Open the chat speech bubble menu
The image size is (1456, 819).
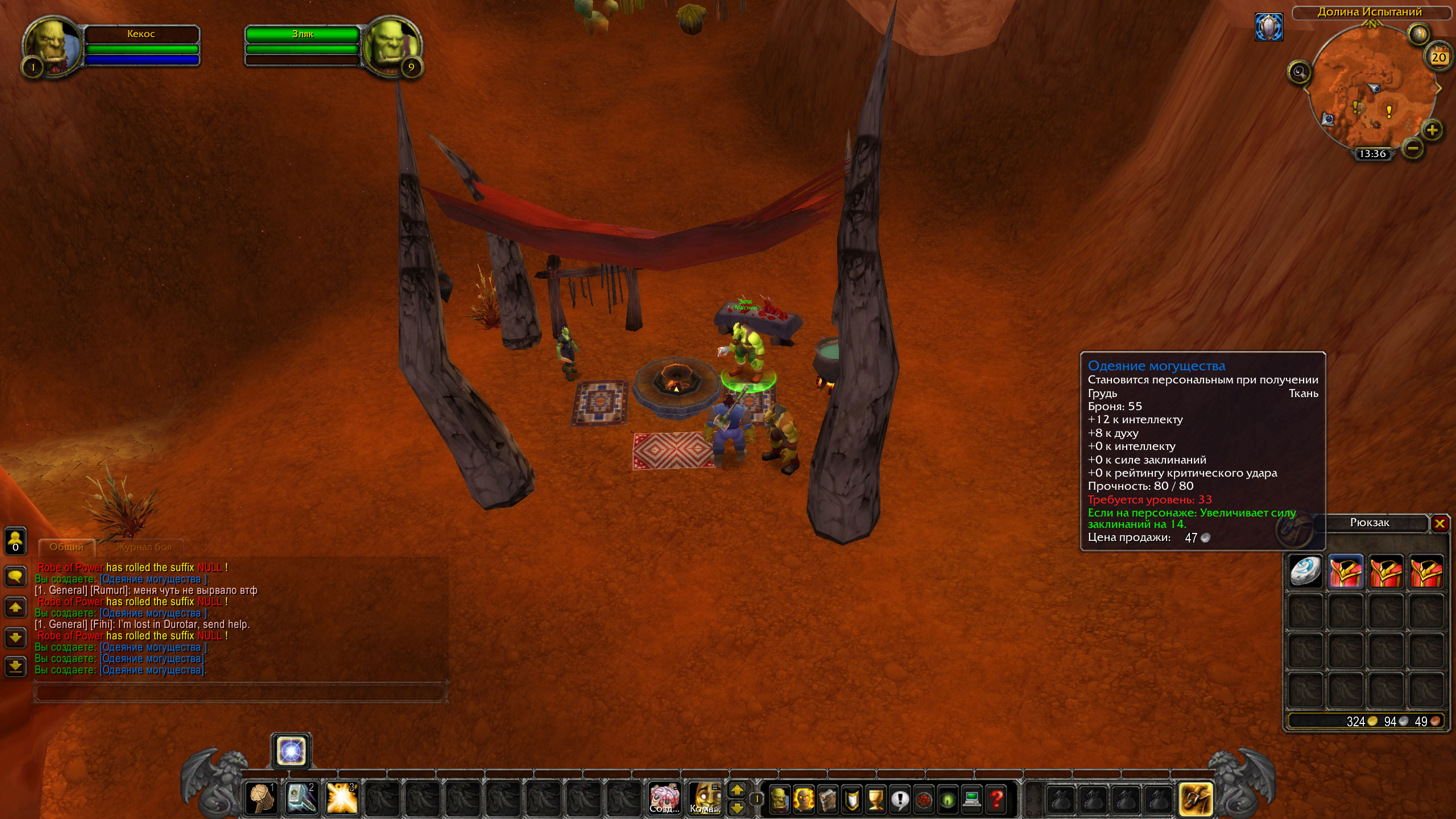coord(15,576)
